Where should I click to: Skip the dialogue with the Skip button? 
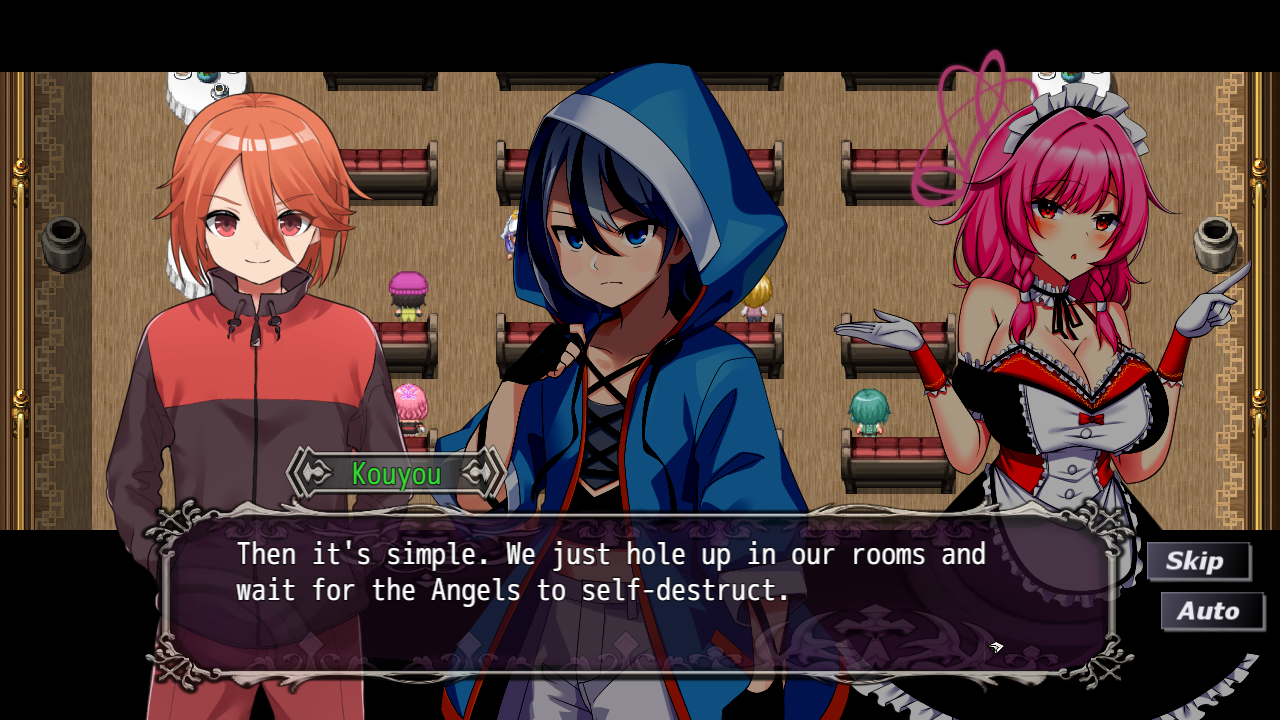[1197, 561]
